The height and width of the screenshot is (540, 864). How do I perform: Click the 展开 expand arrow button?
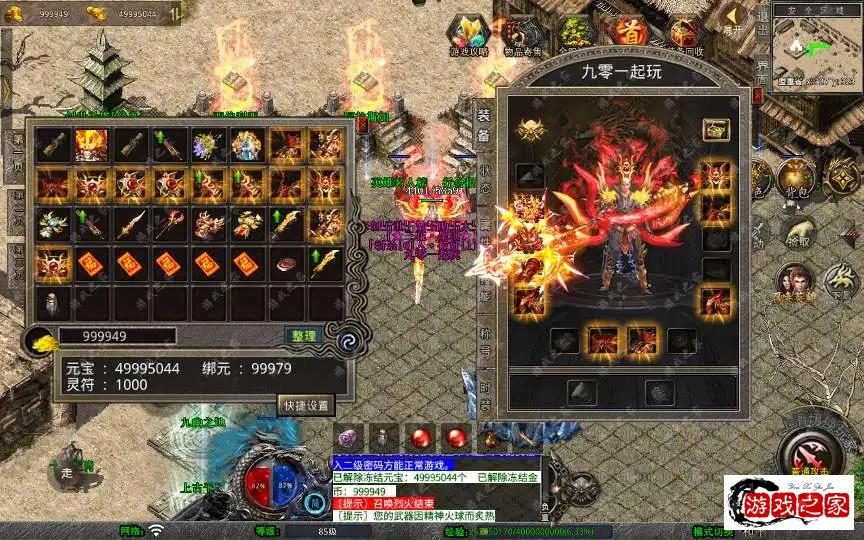pyautogui.click(x=735, y=17)
